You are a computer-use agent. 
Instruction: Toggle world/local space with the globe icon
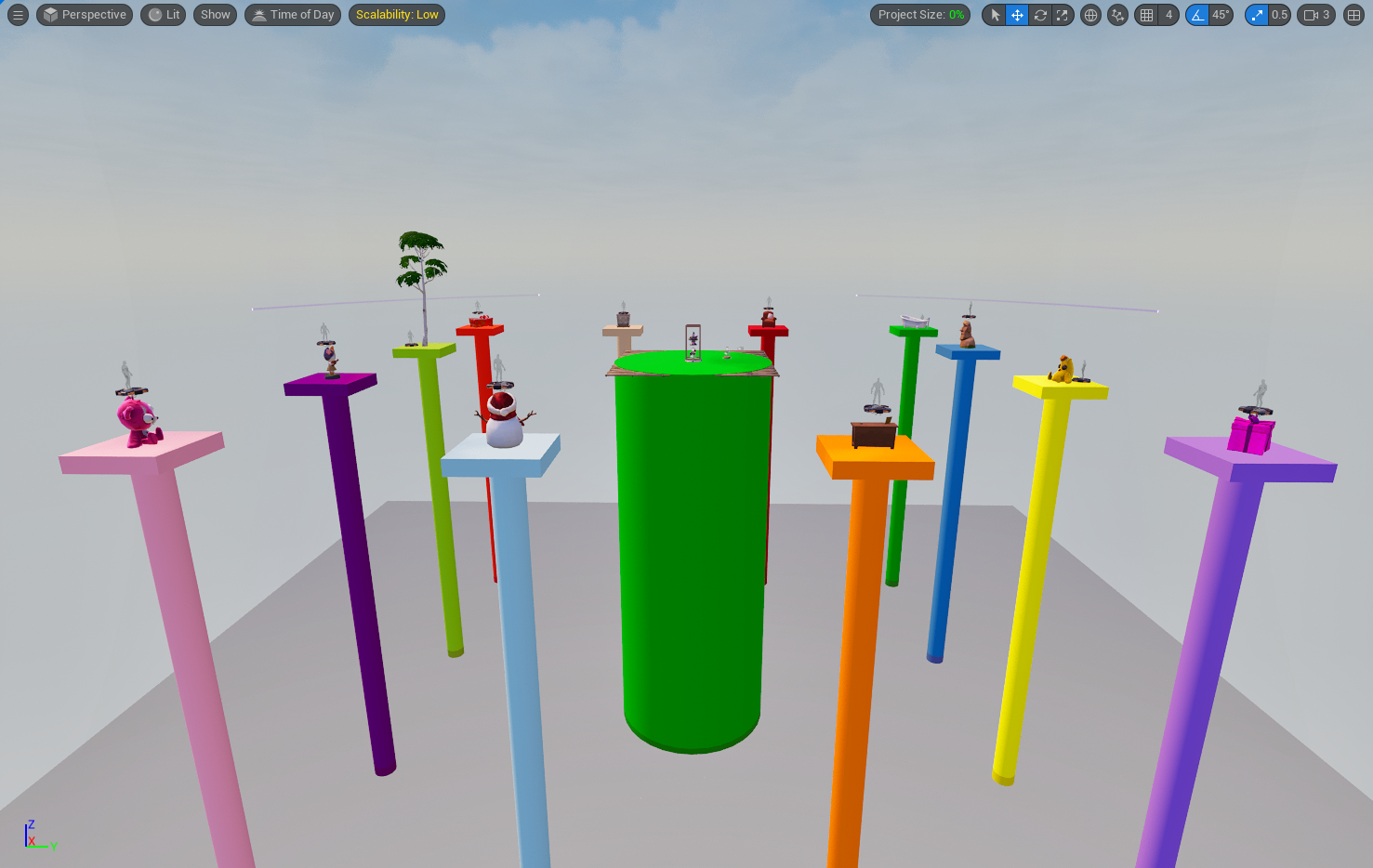tap(1090, 15)
